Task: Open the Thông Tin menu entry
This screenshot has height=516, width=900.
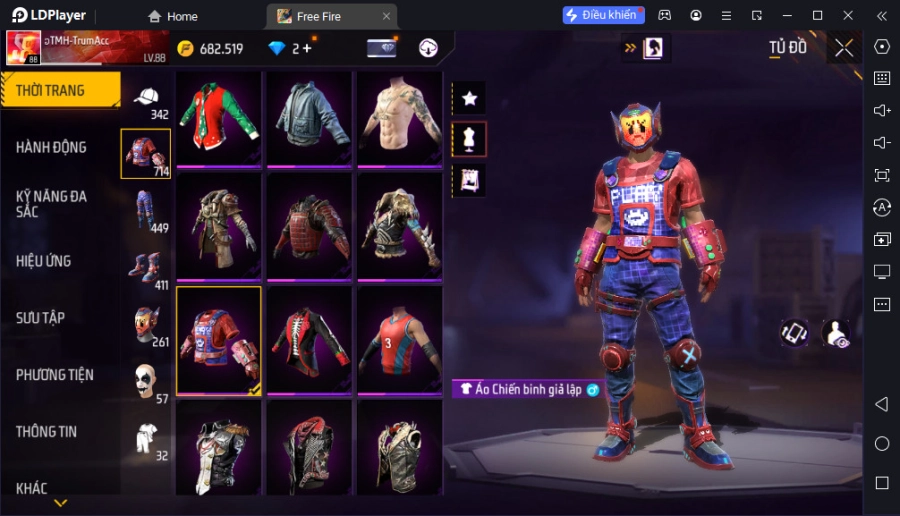Action: tap(47, 432)
